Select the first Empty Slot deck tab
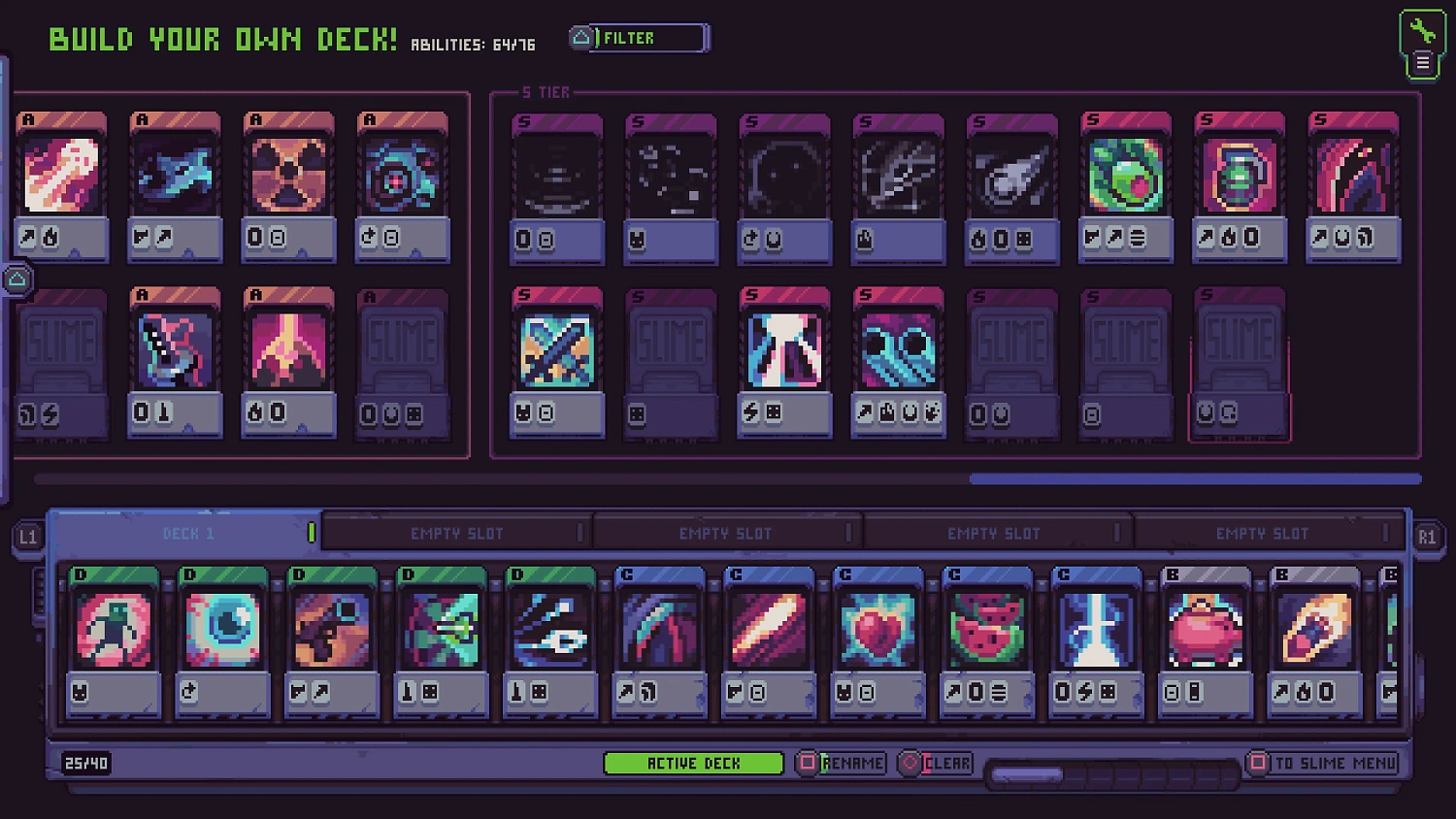This screenshot has height=819, width=1456. point(454,533)
